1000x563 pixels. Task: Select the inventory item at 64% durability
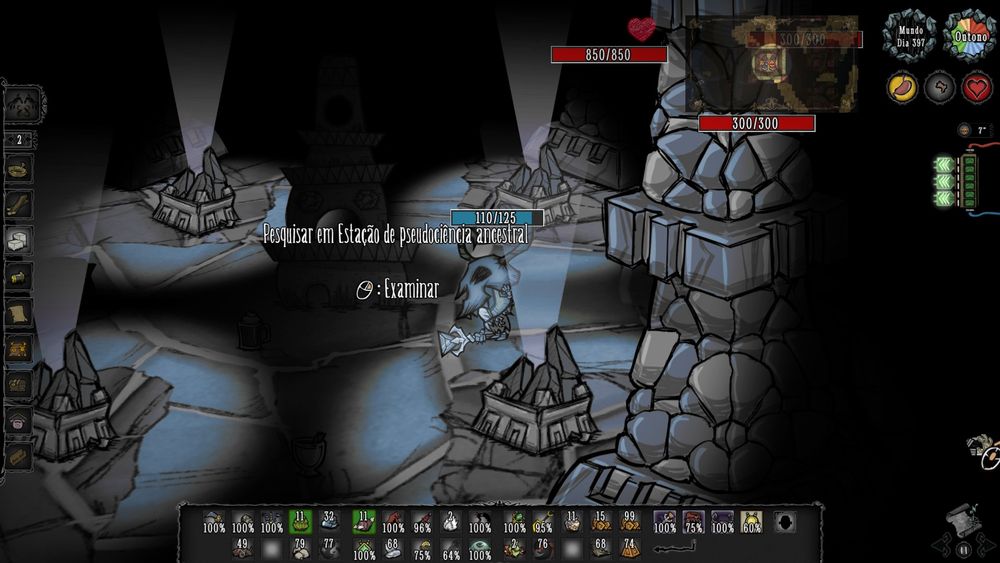(451, 548)
